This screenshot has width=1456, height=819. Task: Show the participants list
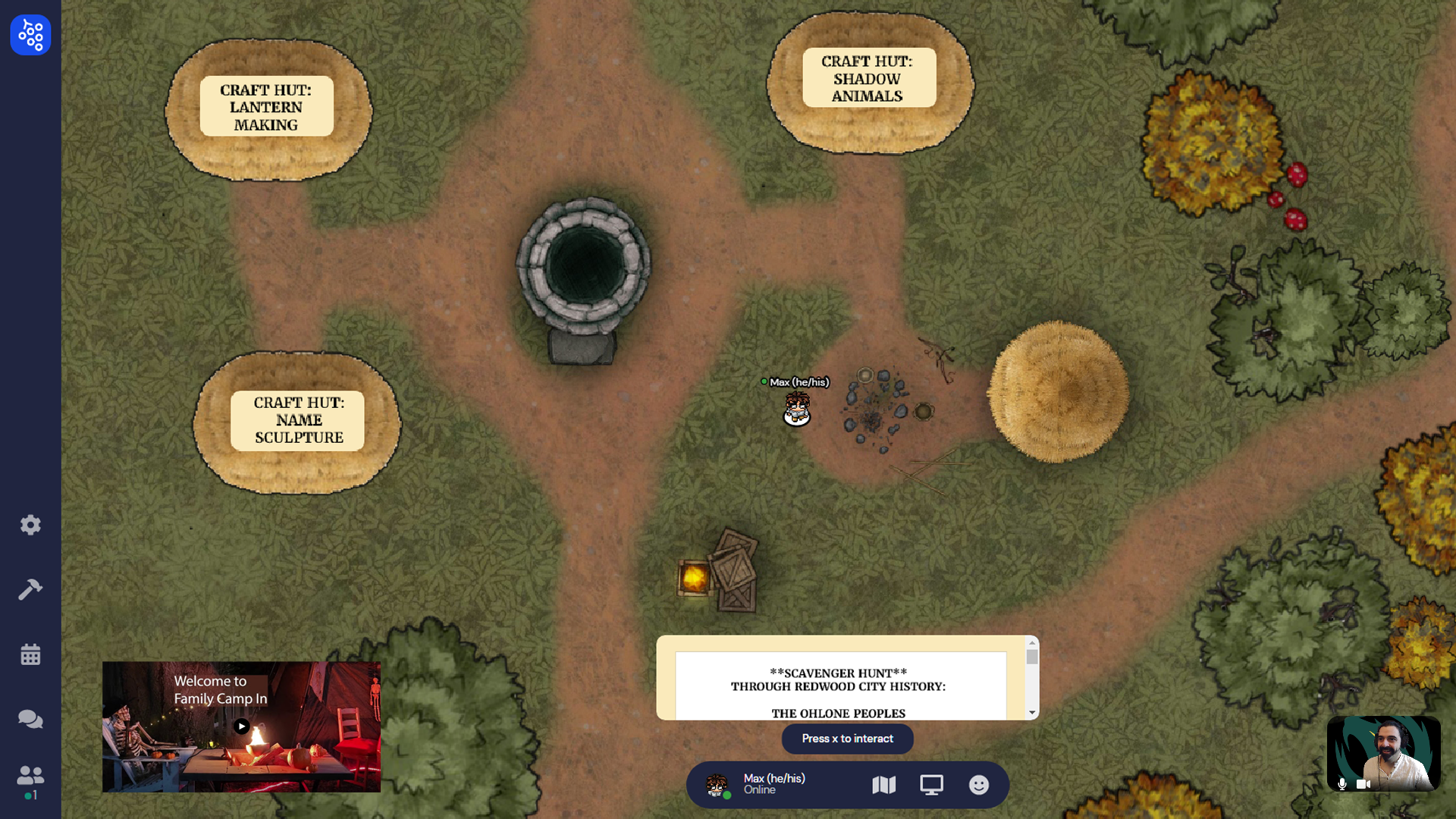(x=30, y=776)
